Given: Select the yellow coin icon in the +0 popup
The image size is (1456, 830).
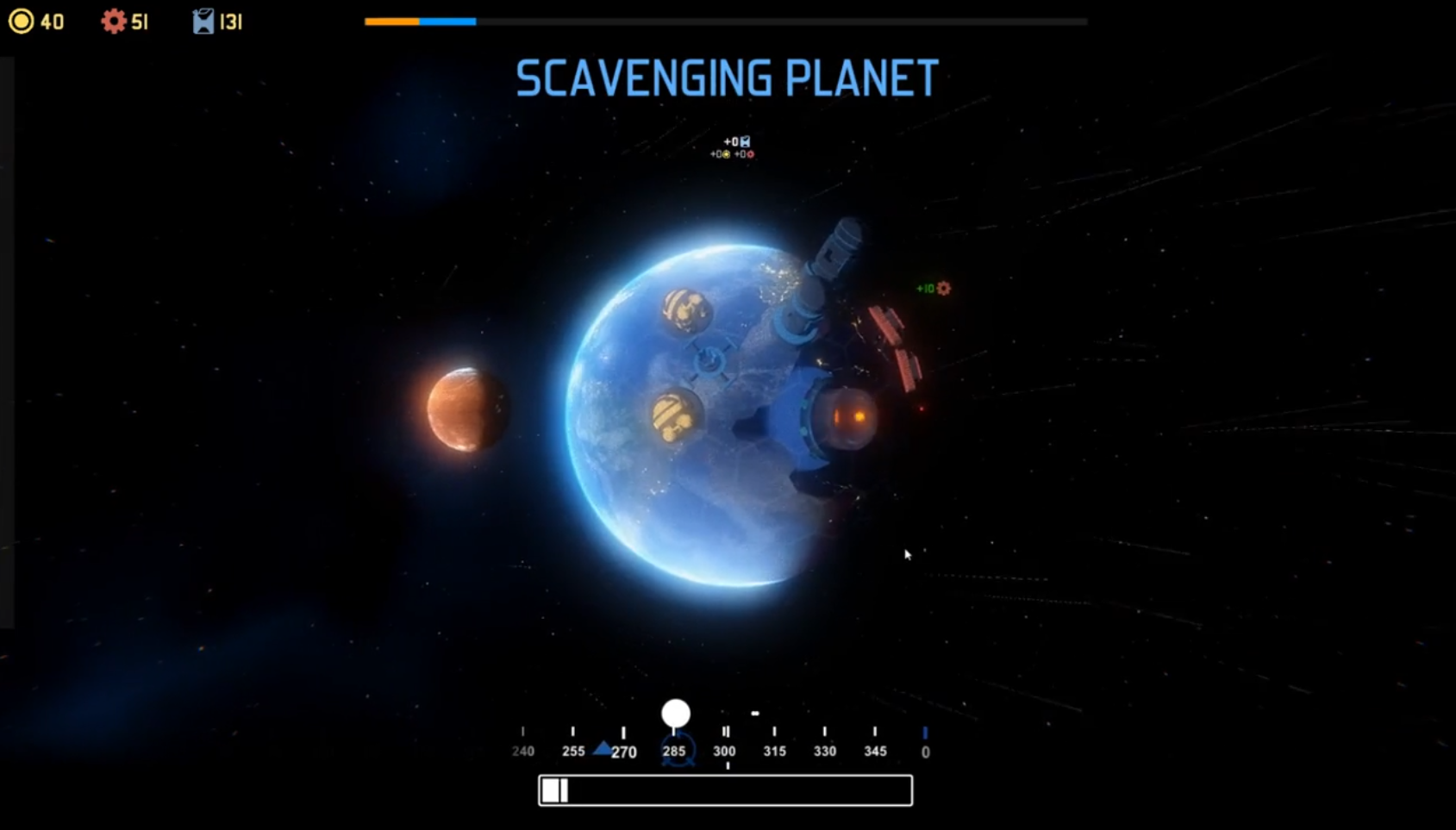Looking at the screenshot, I should coord(726,154).
